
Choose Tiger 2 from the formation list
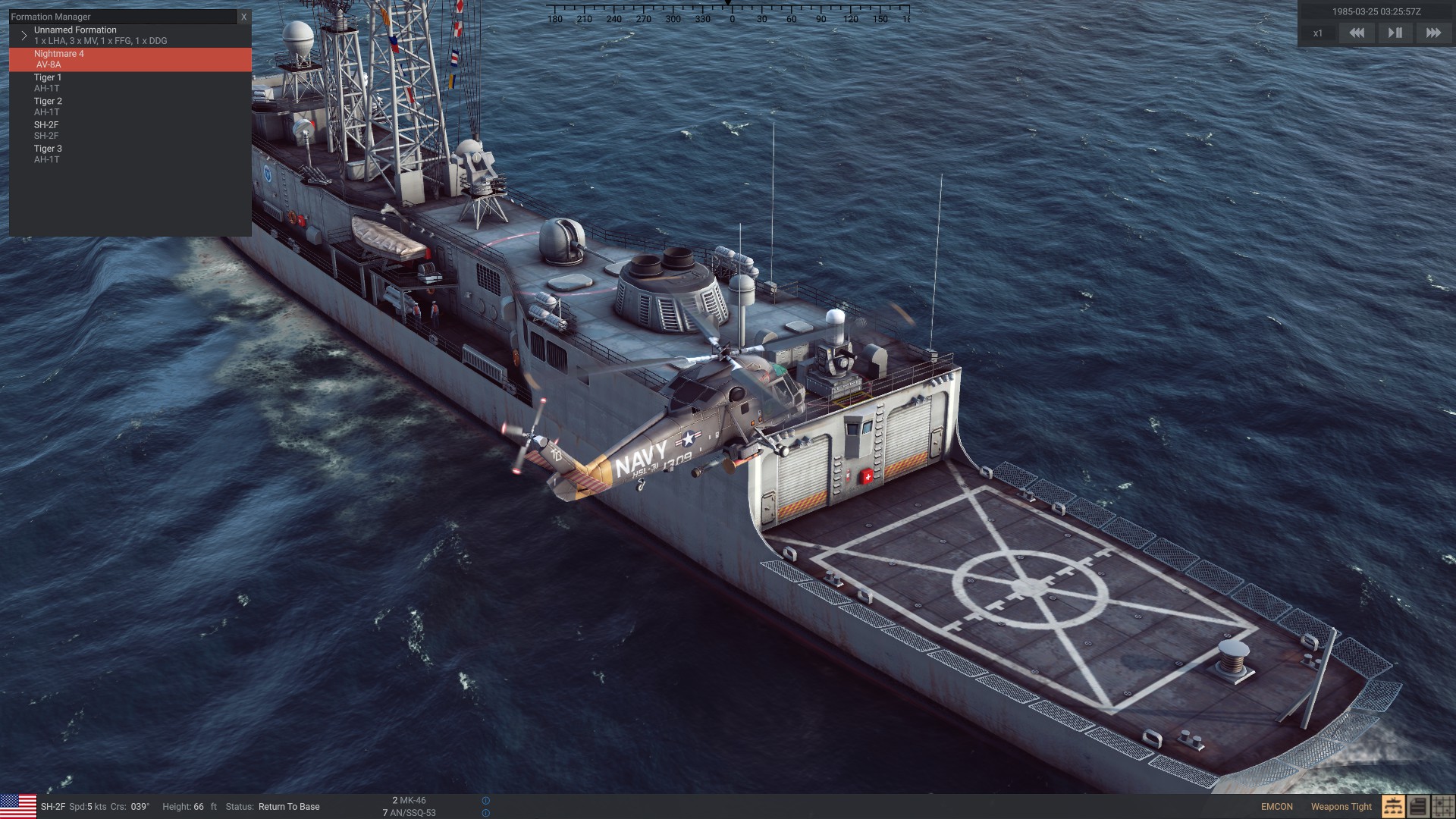click(x=130, y=106)
